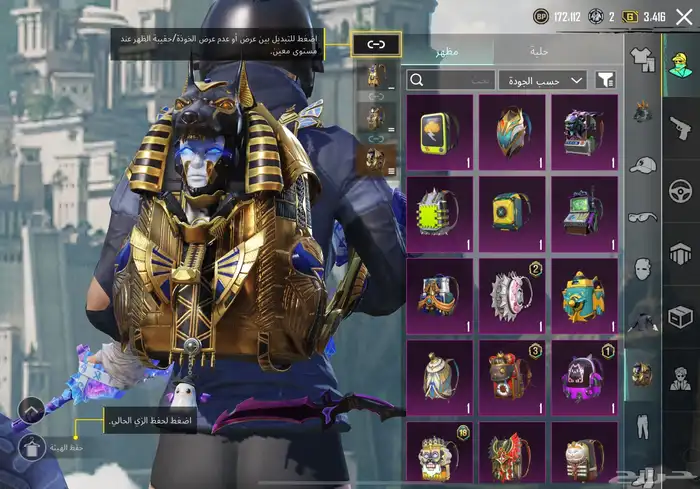Click the search field with magnifier icon

point(450,80)
